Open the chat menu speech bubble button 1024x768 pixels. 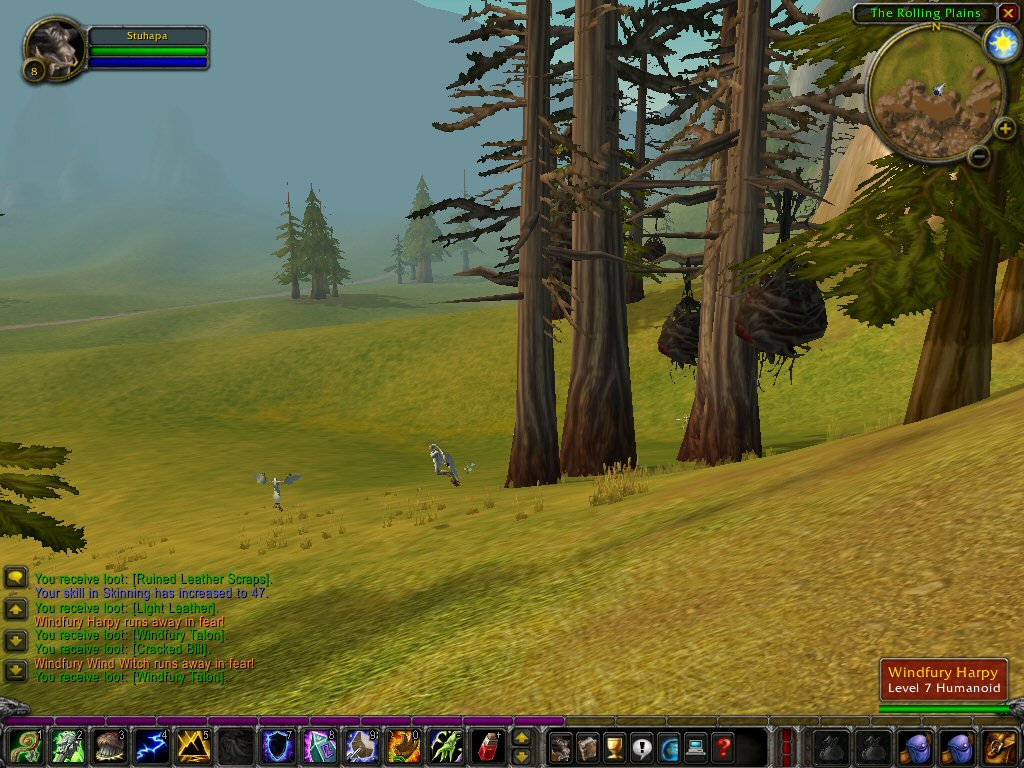click(16, 578)
